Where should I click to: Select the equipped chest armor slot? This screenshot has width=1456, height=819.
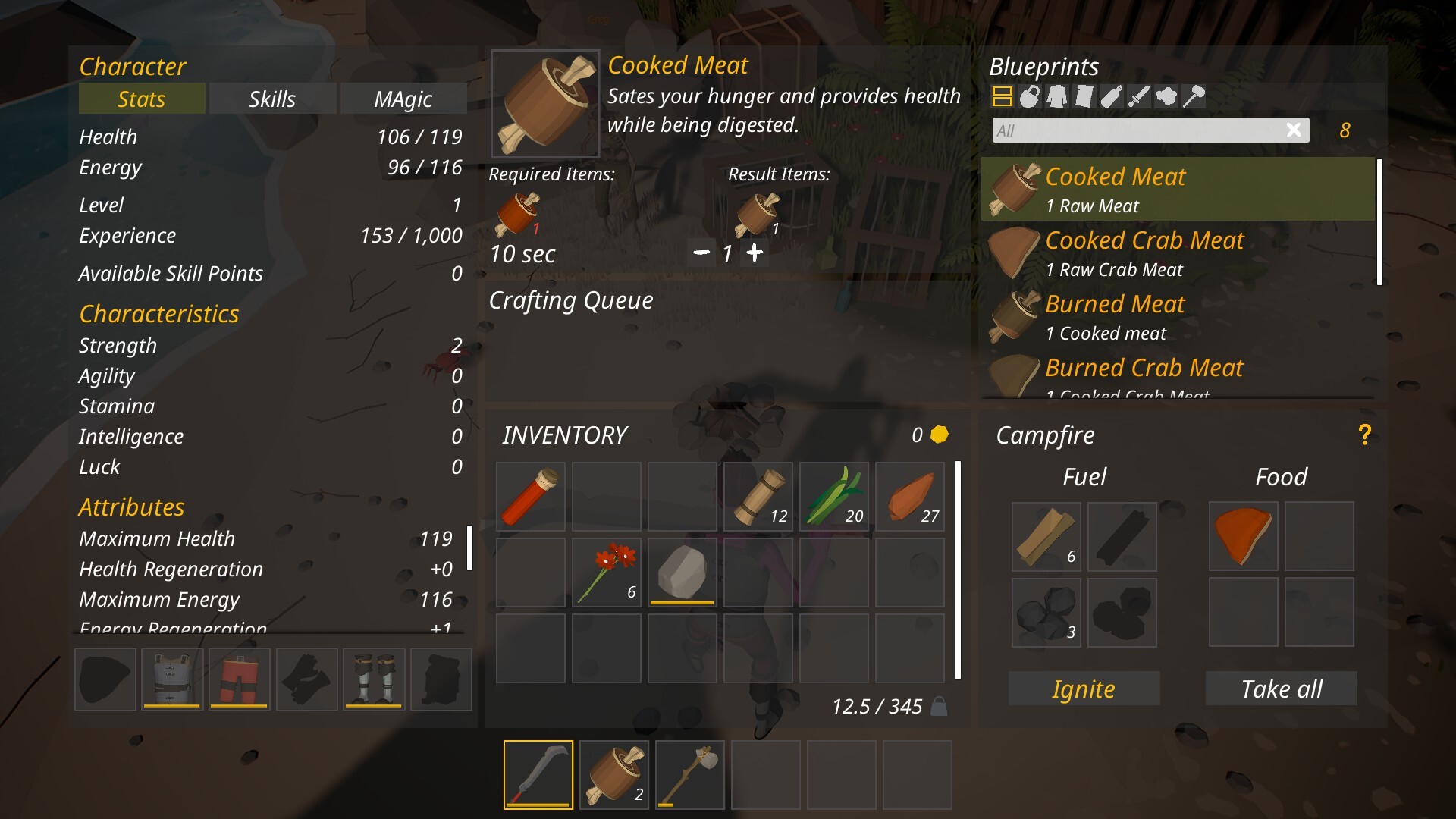click(x=171, y=679)
